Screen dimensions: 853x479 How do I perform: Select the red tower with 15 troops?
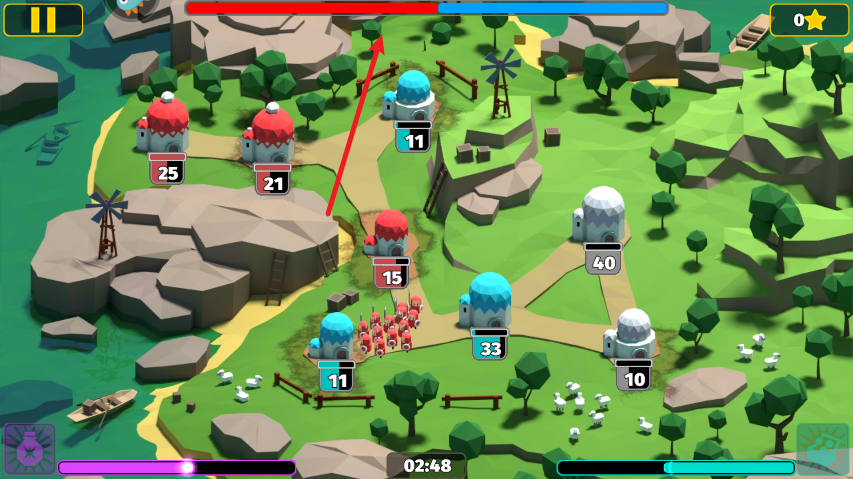[x=391, y=236]
